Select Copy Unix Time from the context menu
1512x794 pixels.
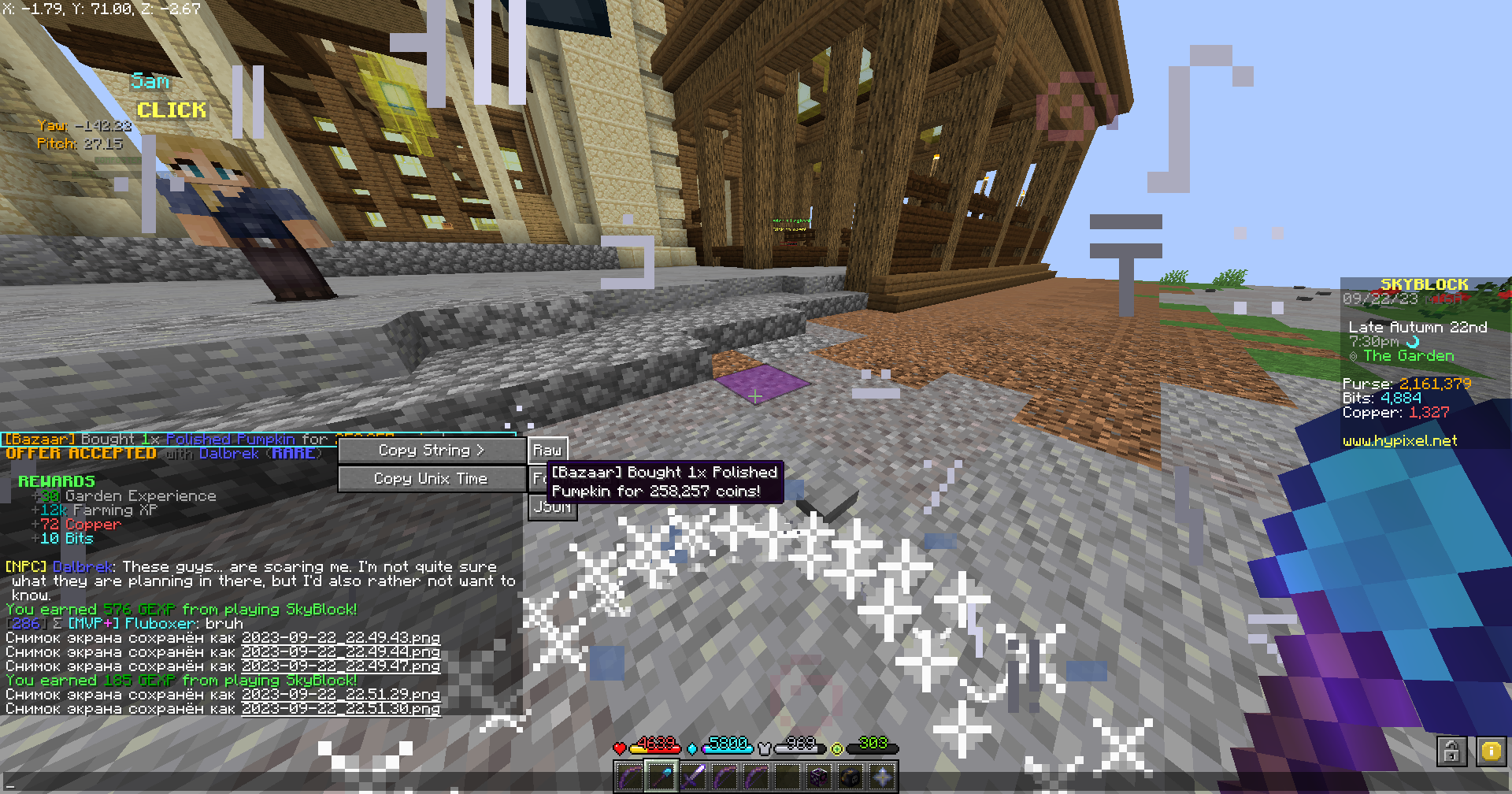click(x=431, y=478)
